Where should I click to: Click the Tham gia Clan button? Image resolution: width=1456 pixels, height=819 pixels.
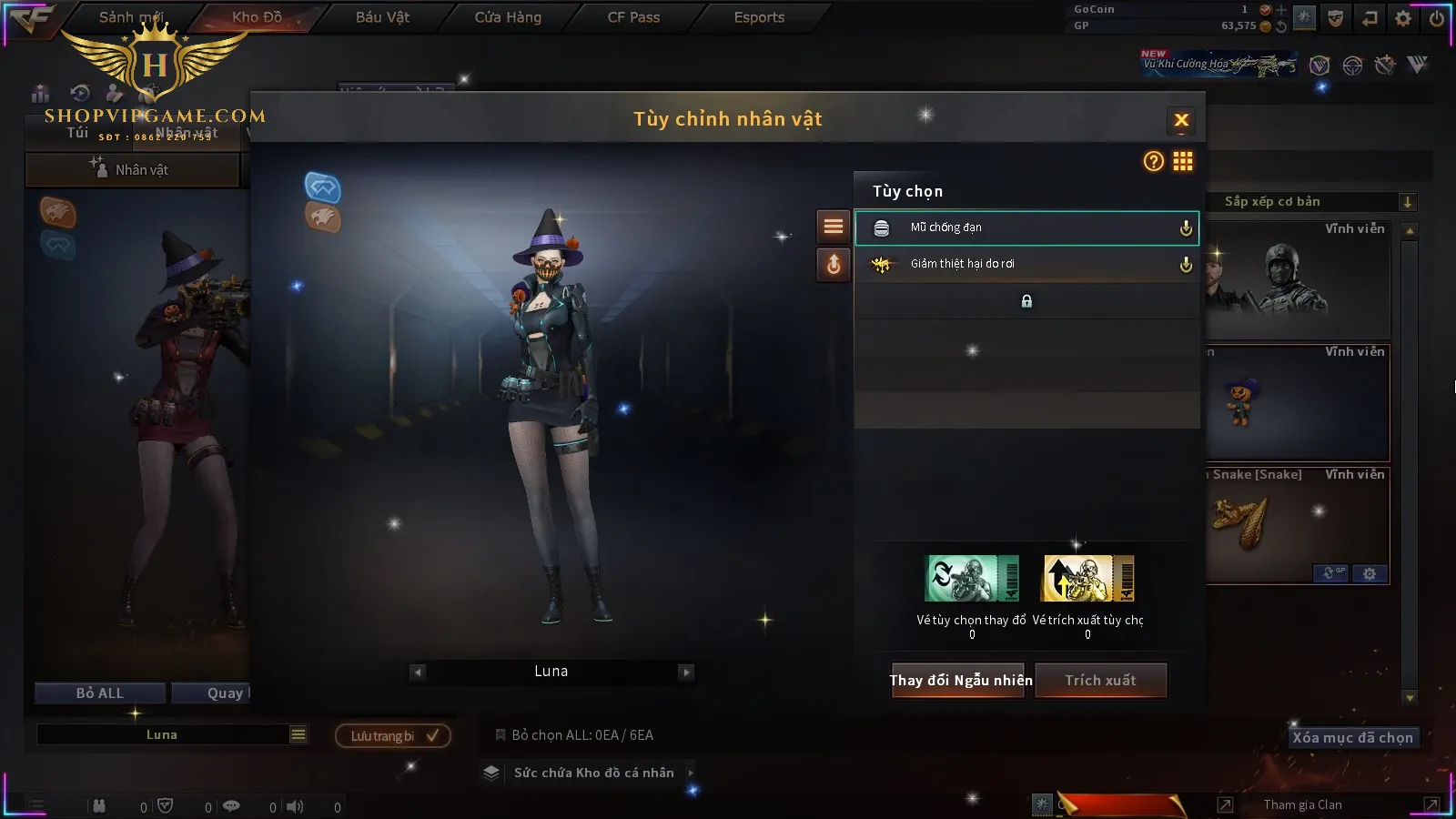1302,804
